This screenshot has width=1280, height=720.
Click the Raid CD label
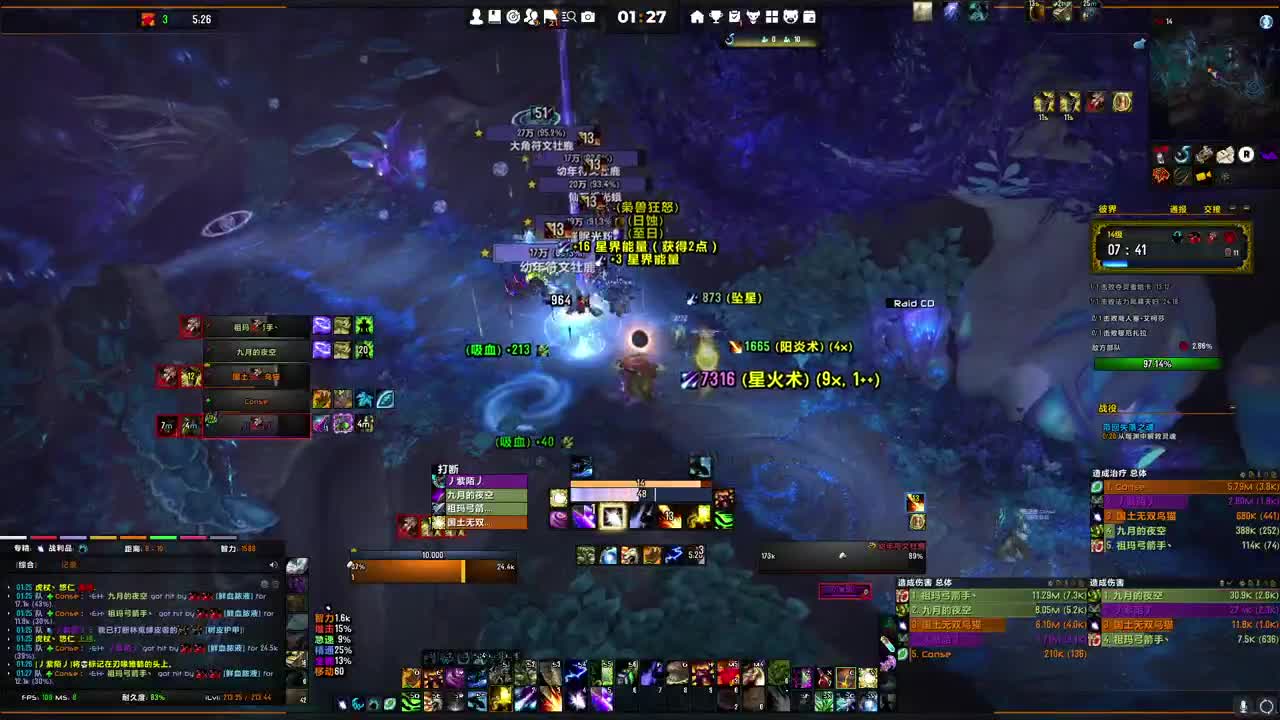click(912, 302)
